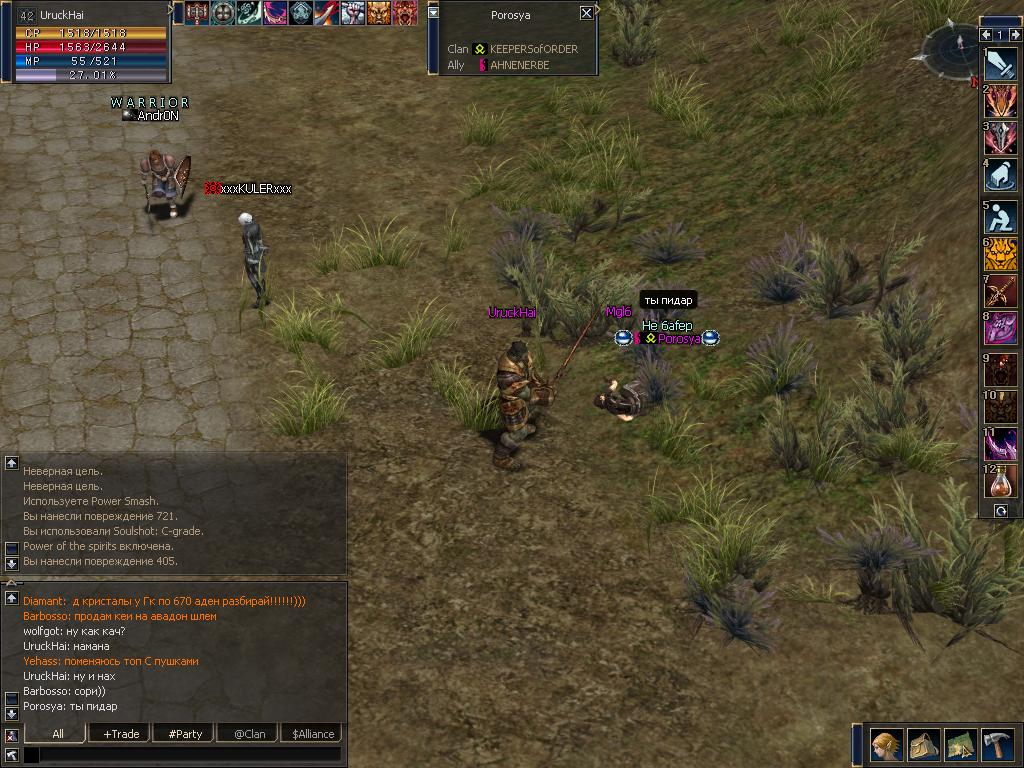Activate the golden lion face skill

[x=1001, y=254]
